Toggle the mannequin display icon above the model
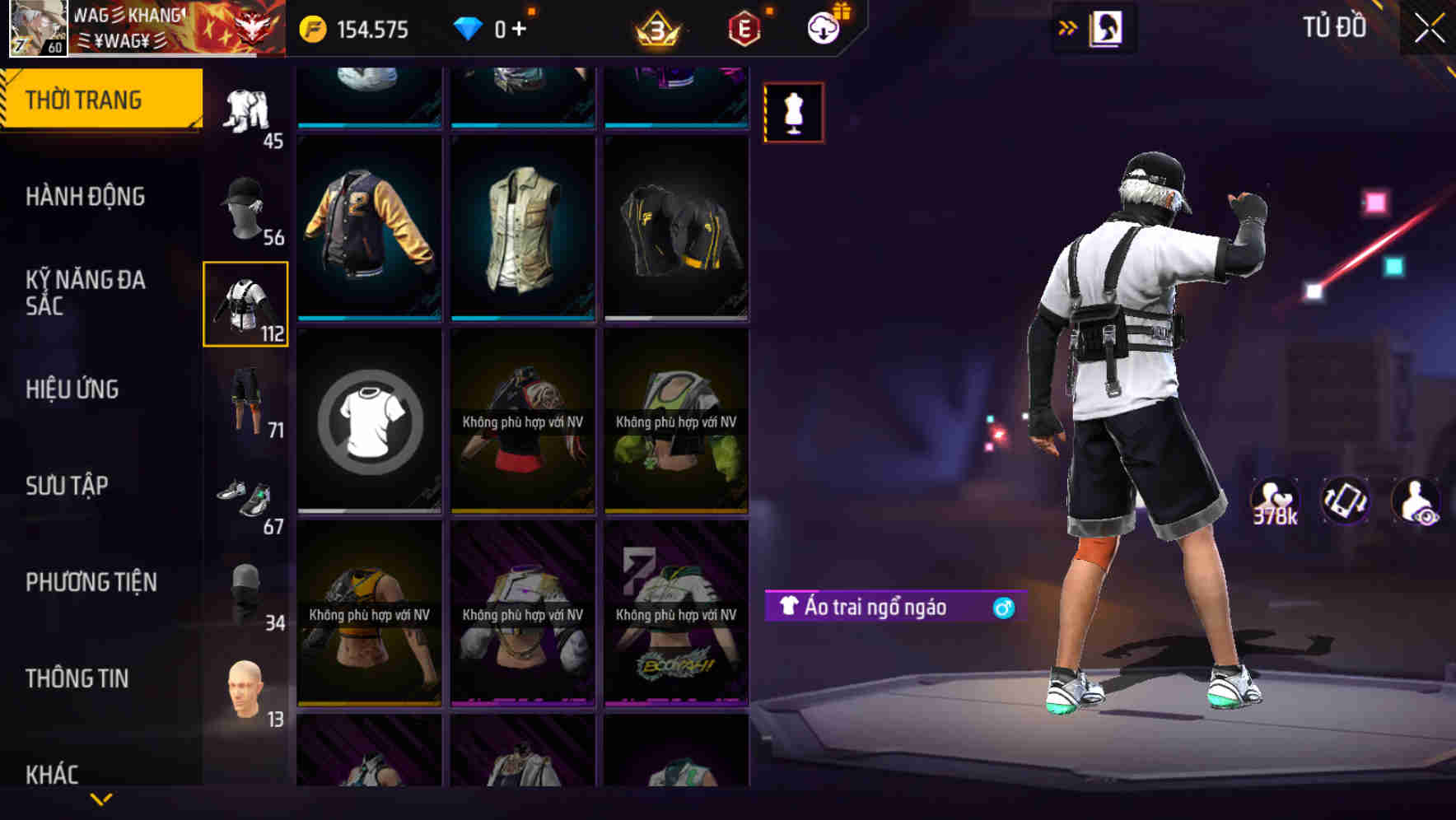The width and height of the screenshot is (1456, 820). tap(793, 113)
